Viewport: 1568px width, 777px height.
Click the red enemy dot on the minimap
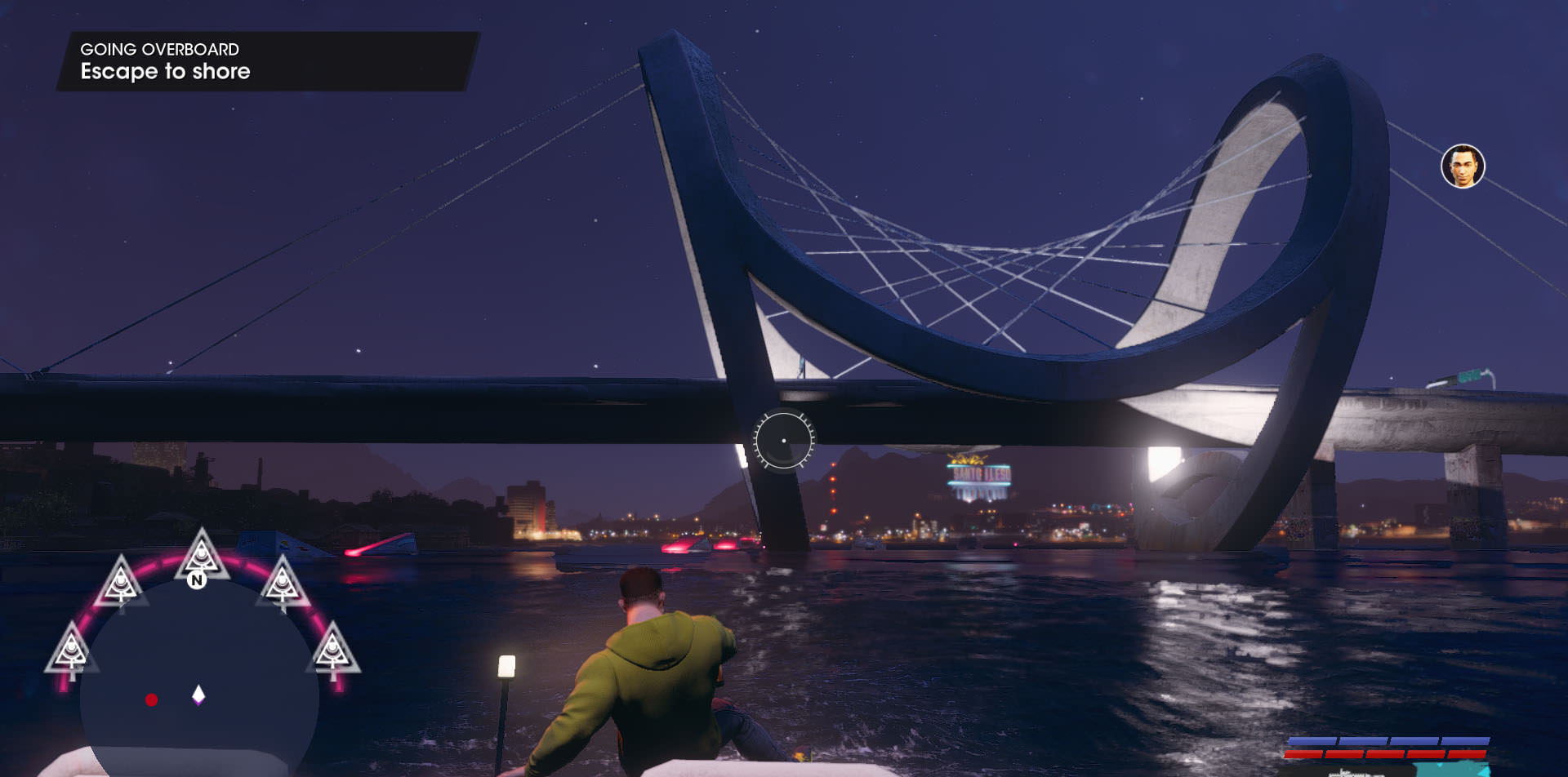[x=151, y=699]
